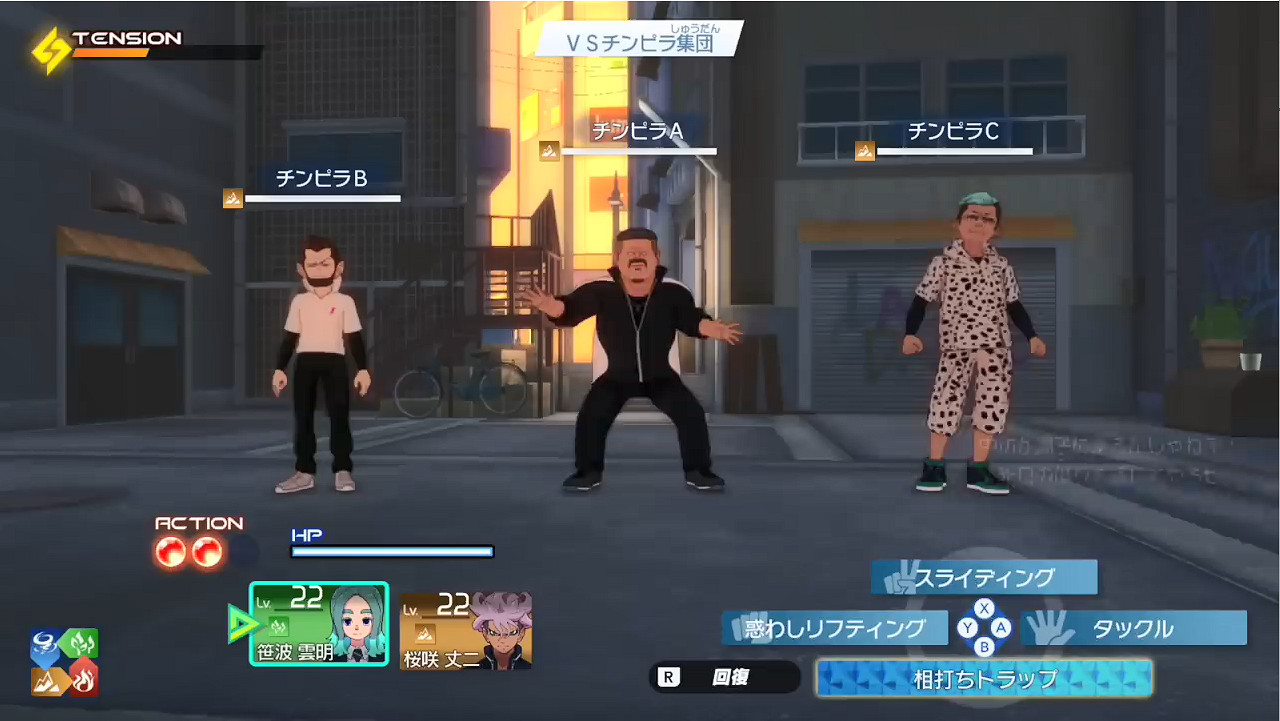The image size is (1280, 721).
Task: Open the X button on the button cluster
Action: point(984,608)
